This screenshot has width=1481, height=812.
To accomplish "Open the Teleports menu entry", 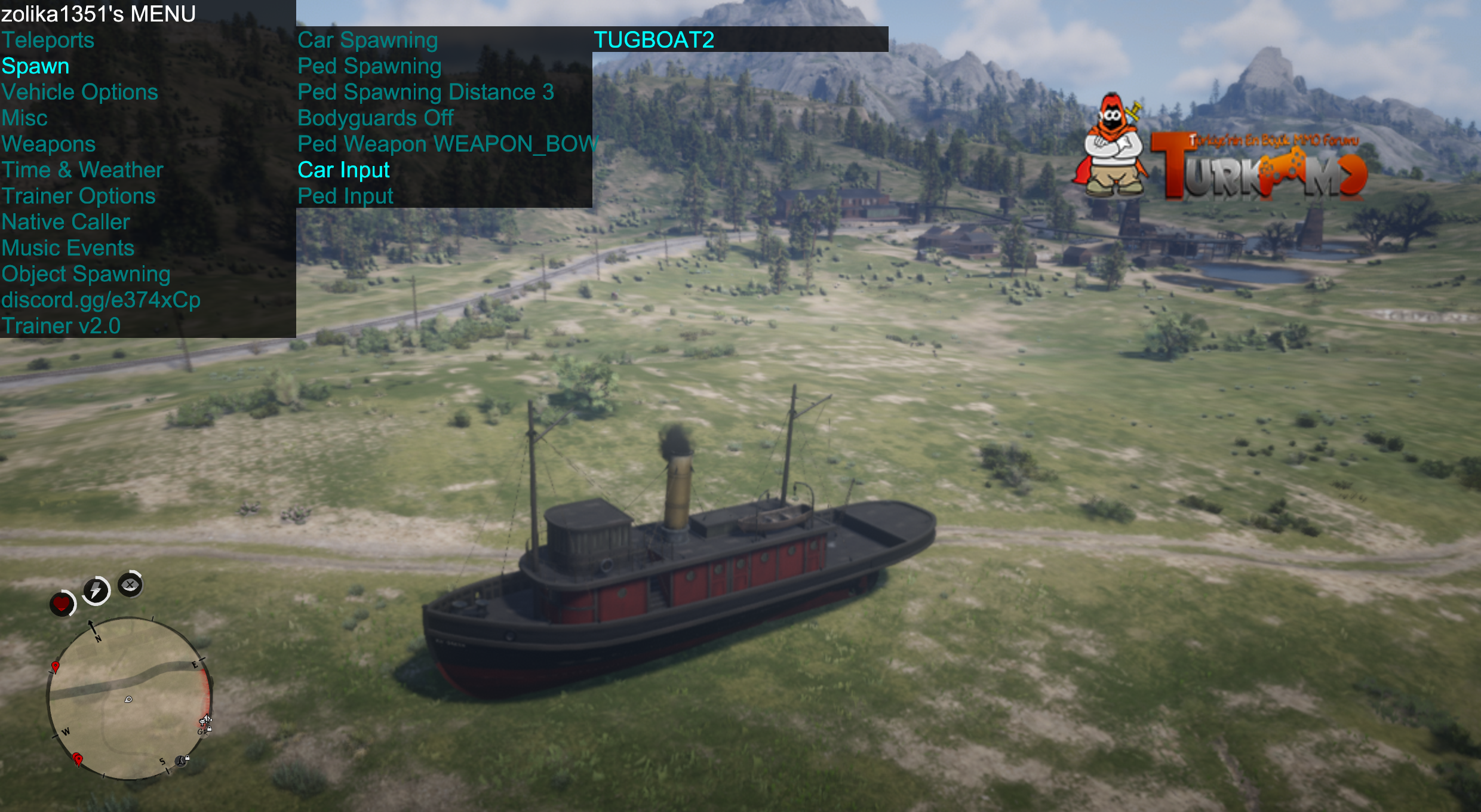I will pos(48,40).
